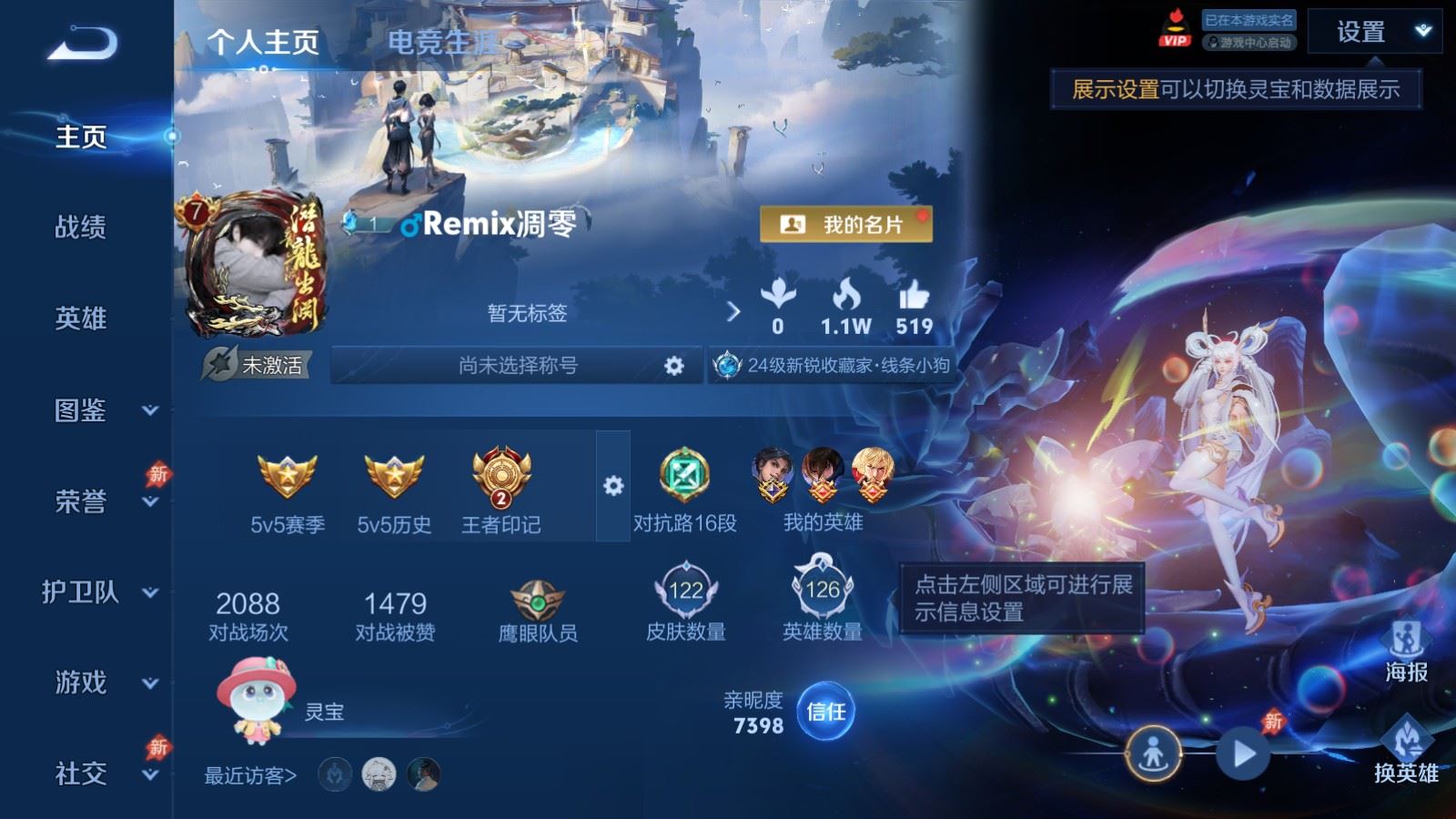The height and width of the screenshot is (819, 1456).
Task: Tap the 信任 intimacy button
Action: pyautogui.click(x=825, y=712)
